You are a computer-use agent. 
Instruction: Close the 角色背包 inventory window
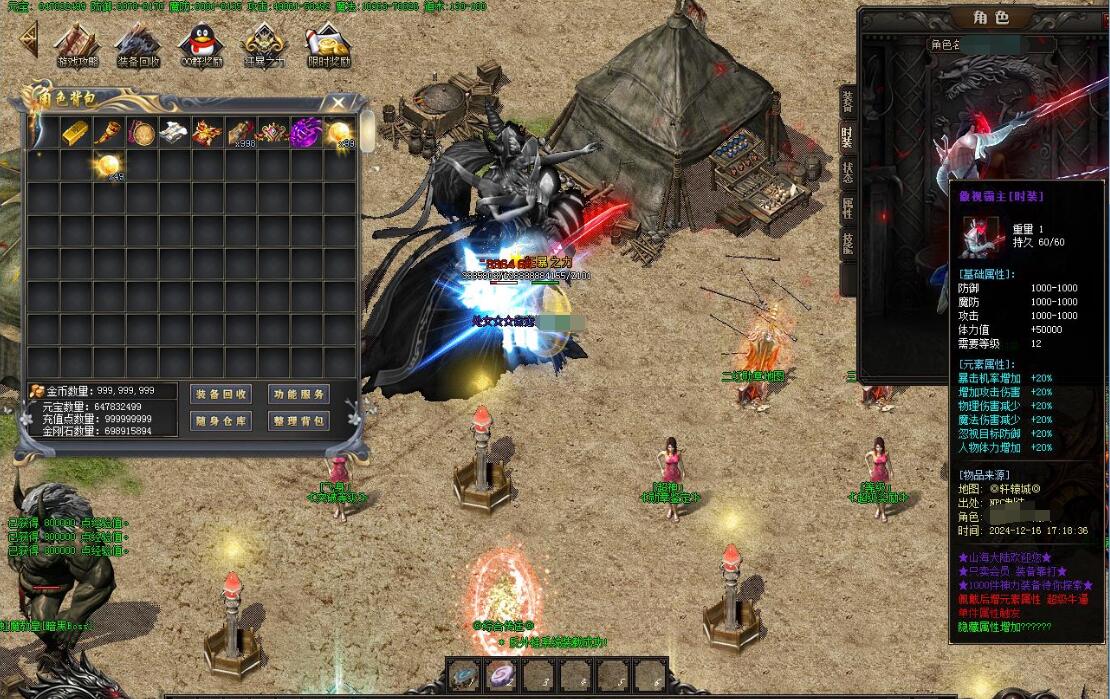[339, 102]
